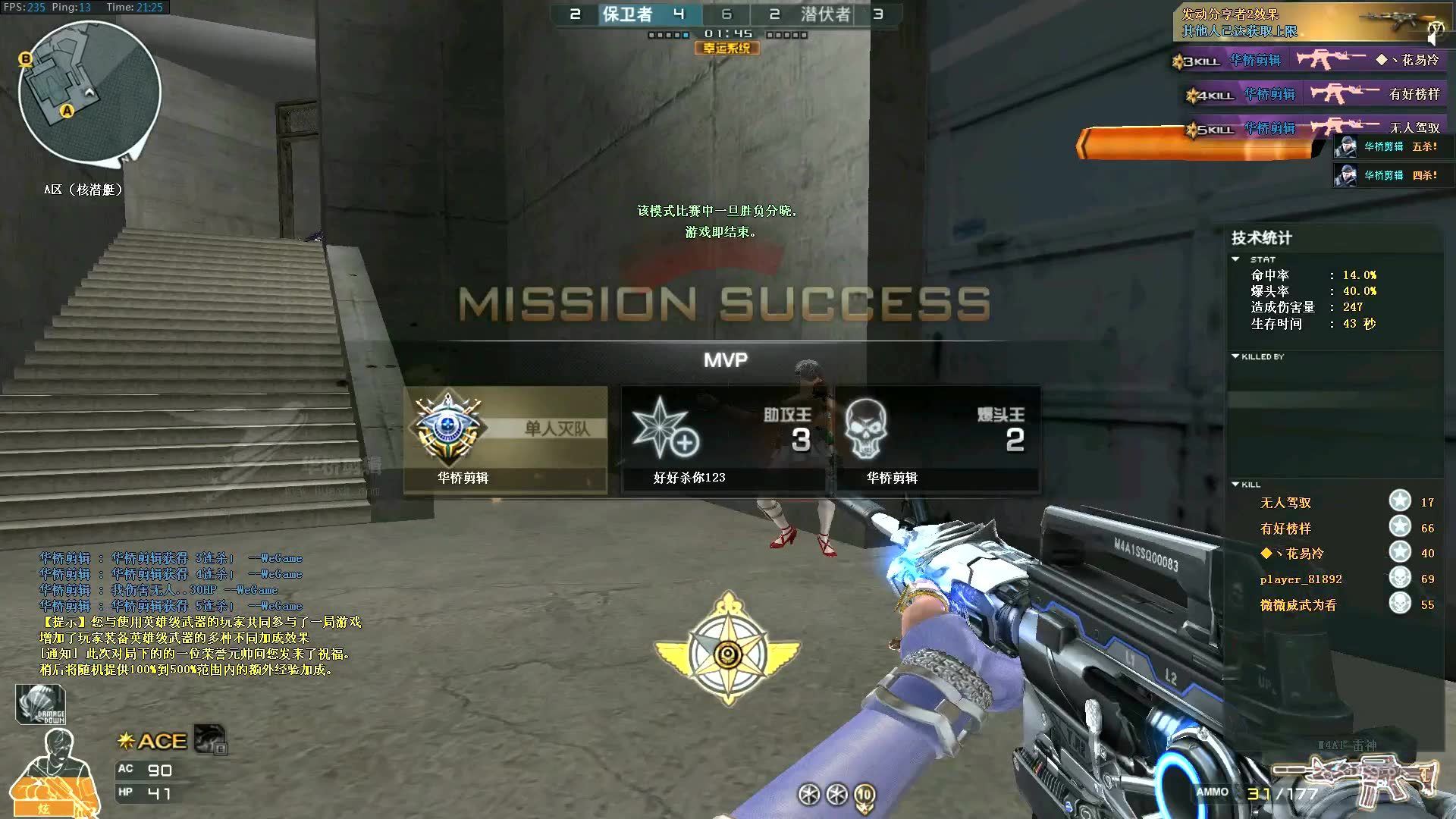Select the 单人灭队 MVP card
Screen dimensions: 1456x819
tap(506, 440)
